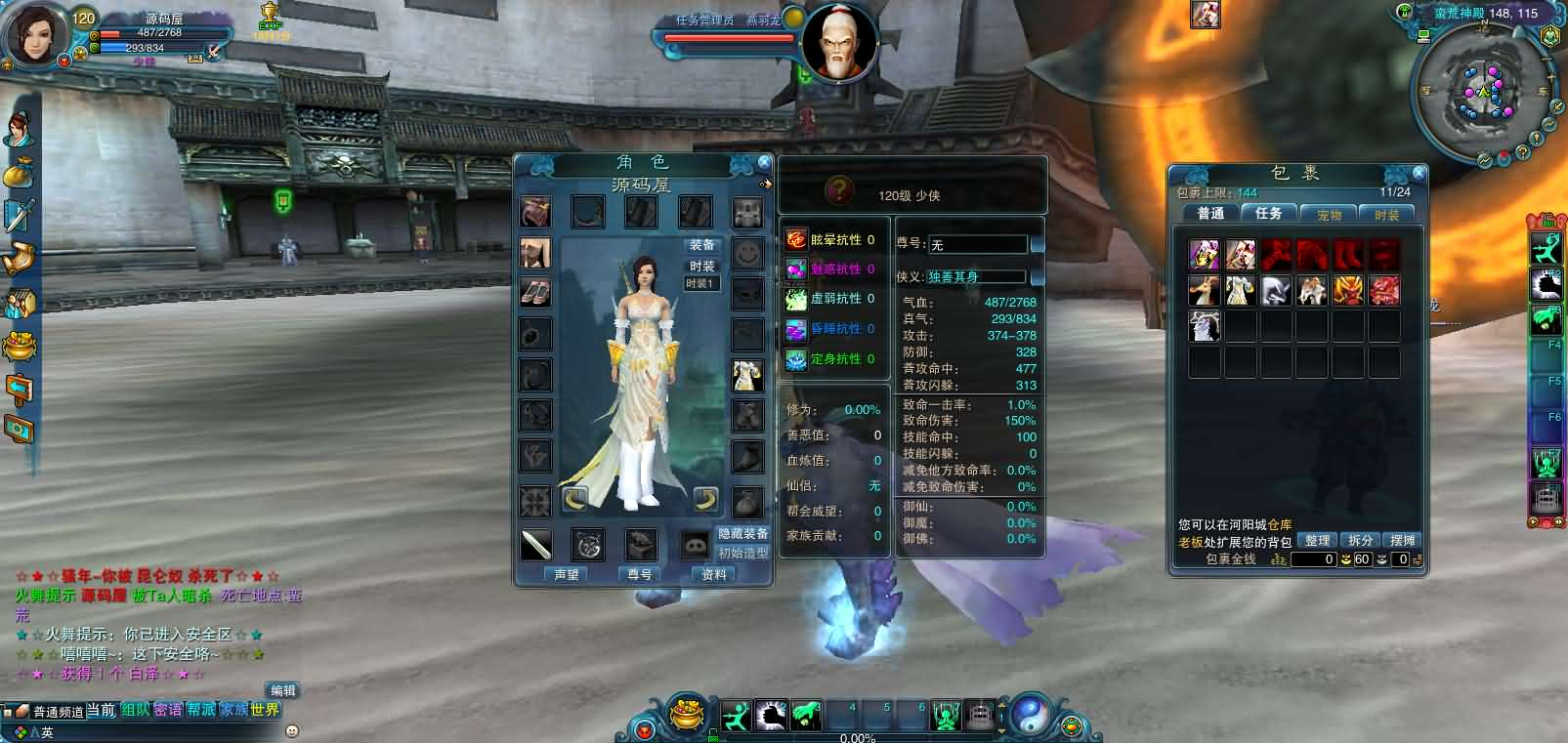Close the bag inventory window
The height and width of the screenshot is (743, 1568).
(1419, 173)
